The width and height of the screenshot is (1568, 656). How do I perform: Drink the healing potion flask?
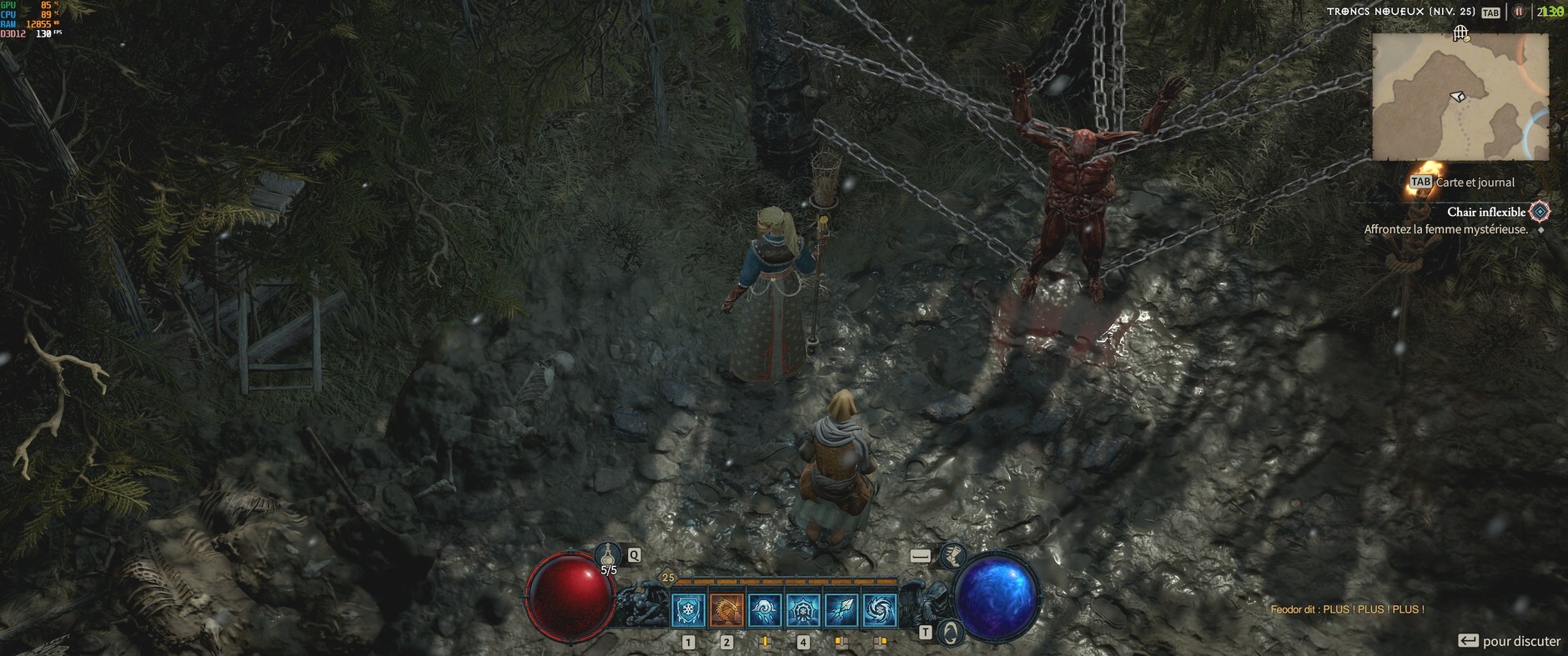608,555
